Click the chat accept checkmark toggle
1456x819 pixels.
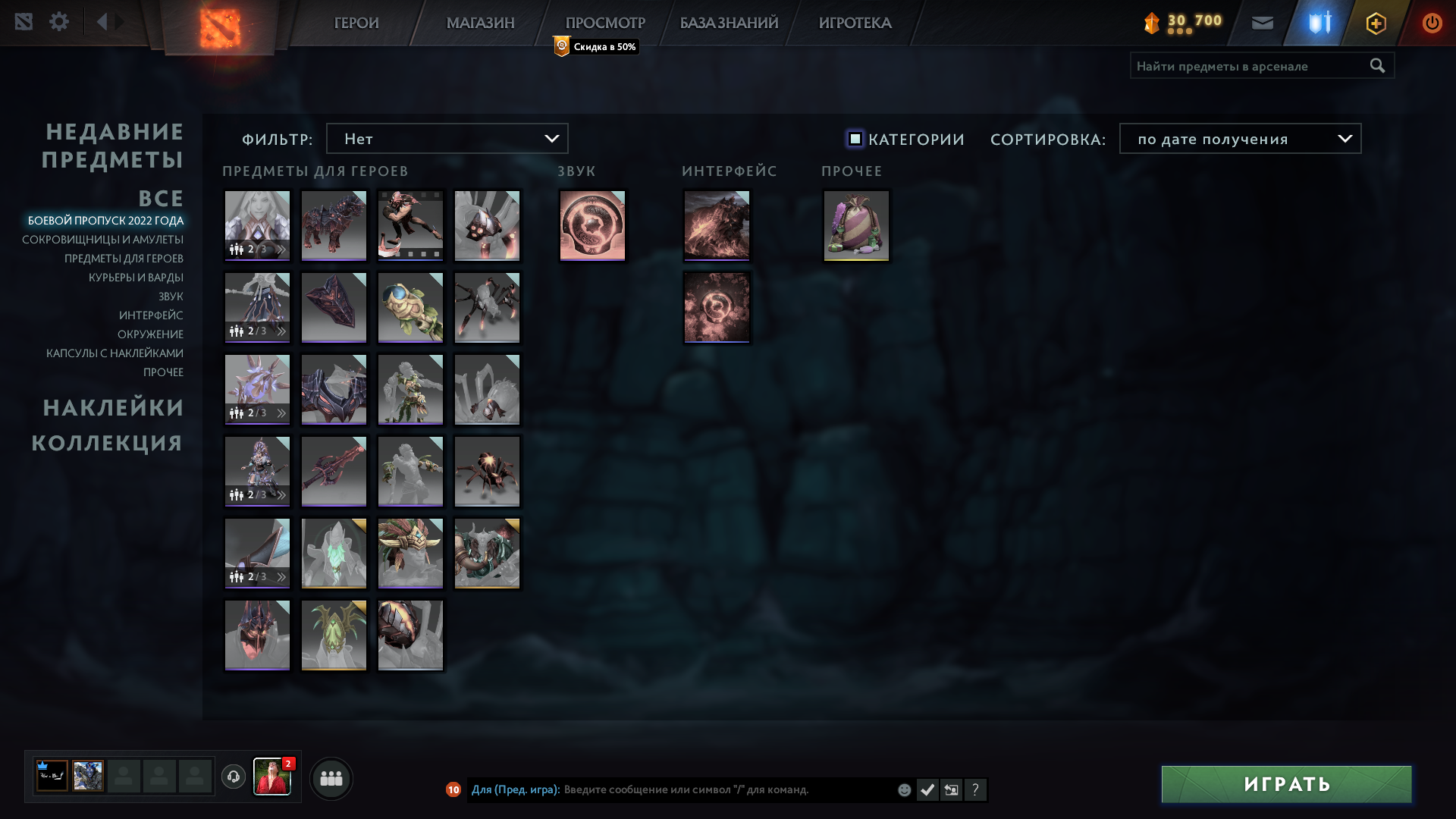(x=927, y=789)
